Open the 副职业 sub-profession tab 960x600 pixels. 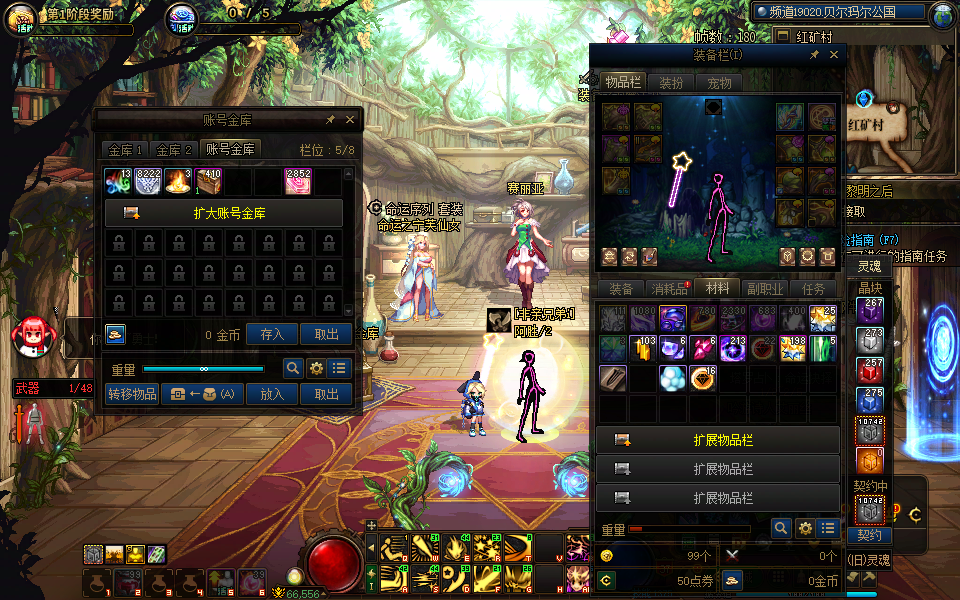(765, 289)
